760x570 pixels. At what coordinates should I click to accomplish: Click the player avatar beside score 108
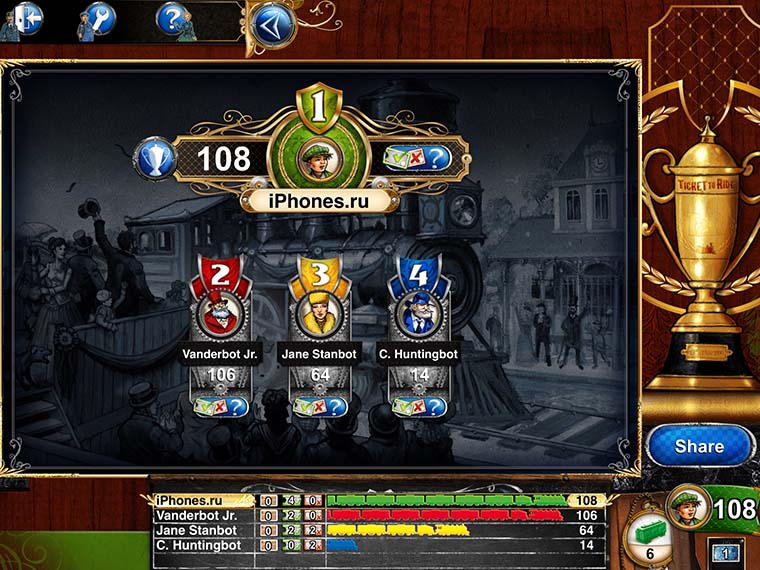pos(688,506)
